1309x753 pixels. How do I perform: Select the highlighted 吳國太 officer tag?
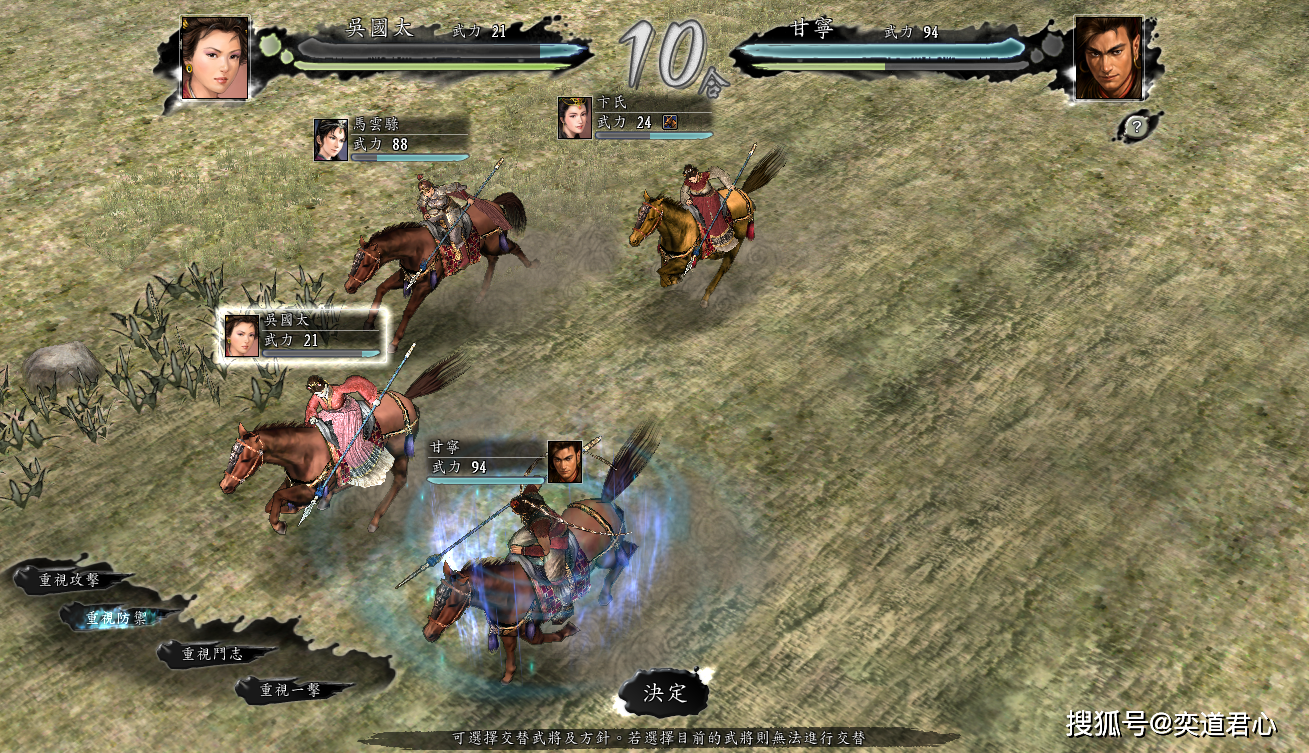click(304, 335)
